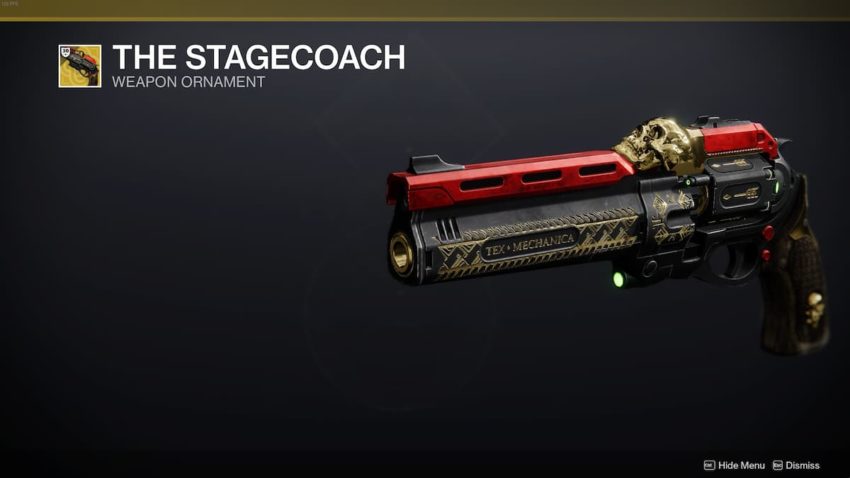Choose Hide Menu to clear the overlay
This screenshot has height=478, width=850.
coord(734,465)
